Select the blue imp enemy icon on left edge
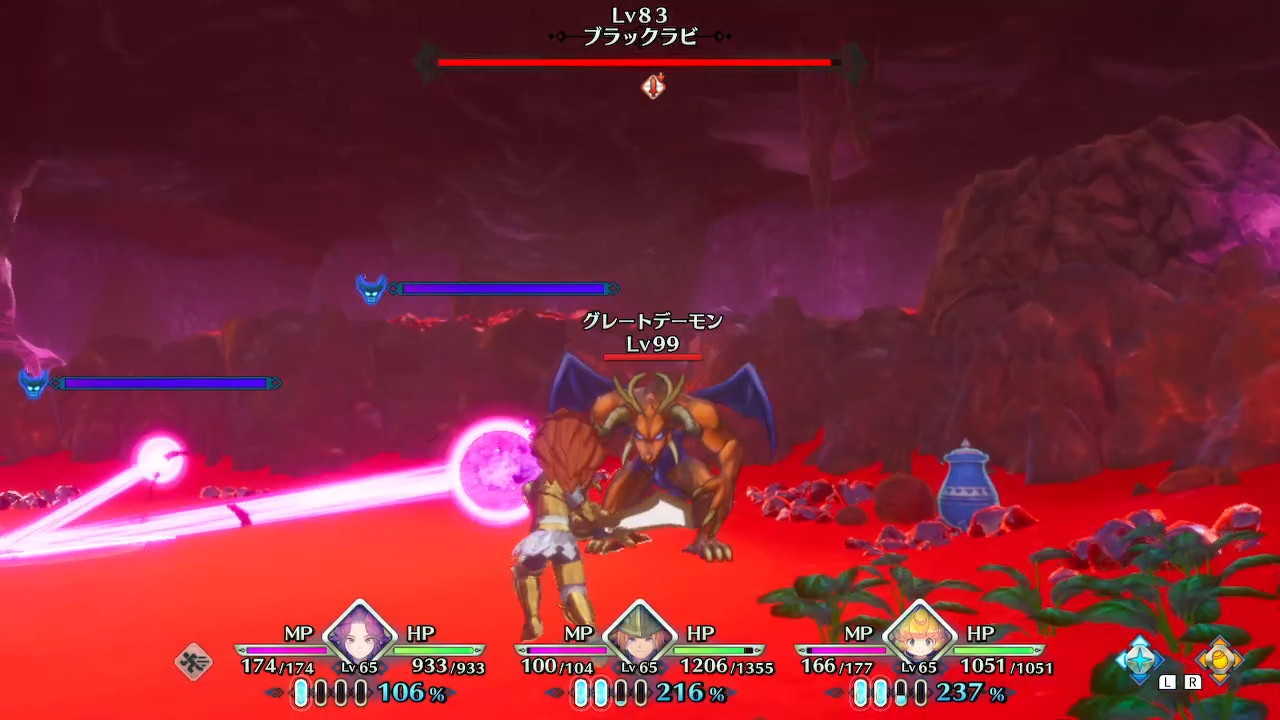 tap(33, 382)
